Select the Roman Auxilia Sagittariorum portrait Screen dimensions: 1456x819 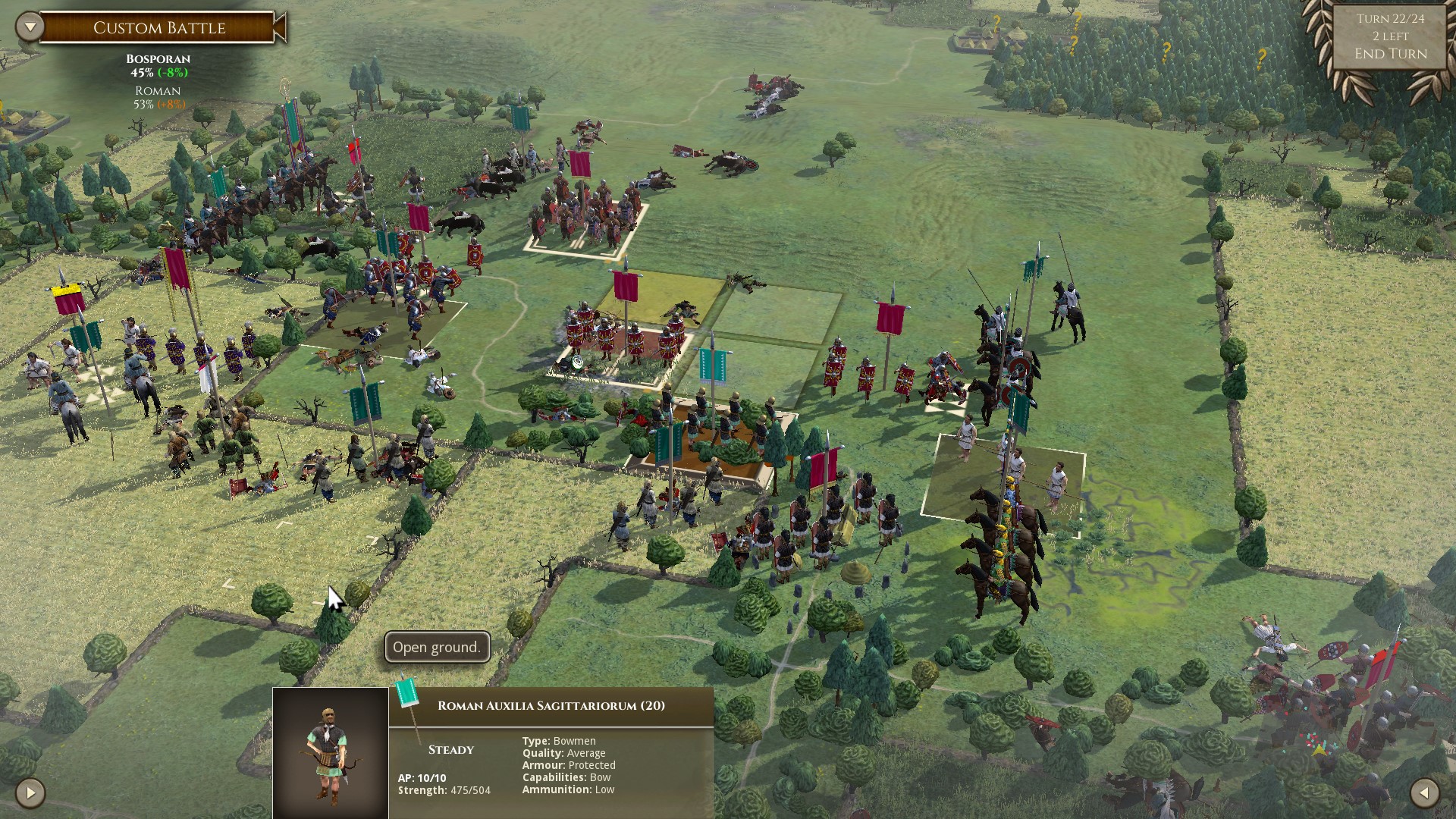click(x=331, y=752)
